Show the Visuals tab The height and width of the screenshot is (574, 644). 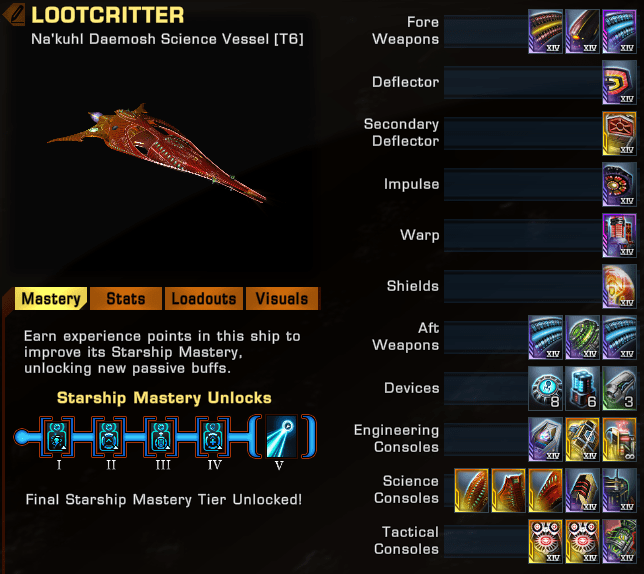282,299
